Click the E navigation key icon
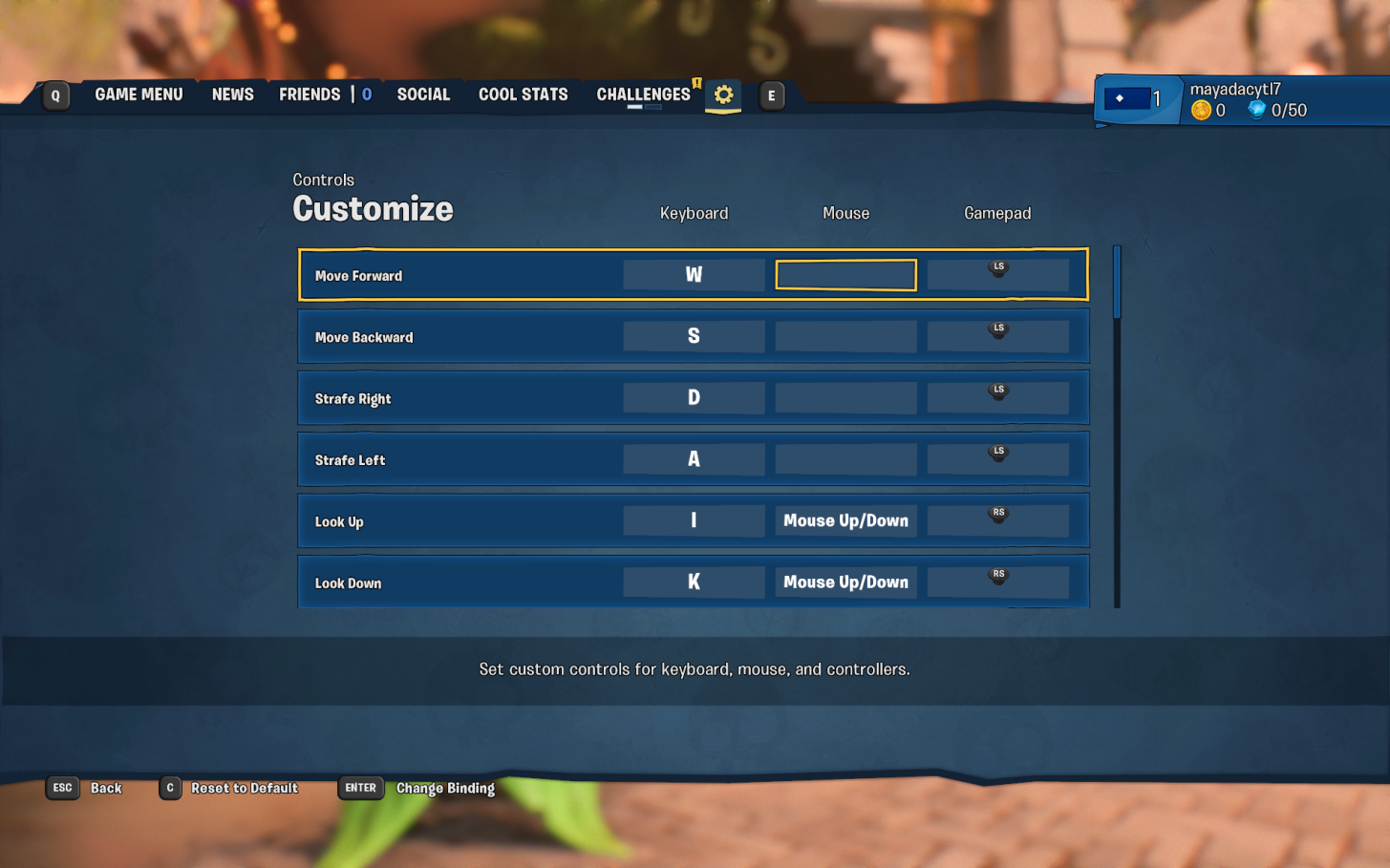 click(x=772, y=95)
